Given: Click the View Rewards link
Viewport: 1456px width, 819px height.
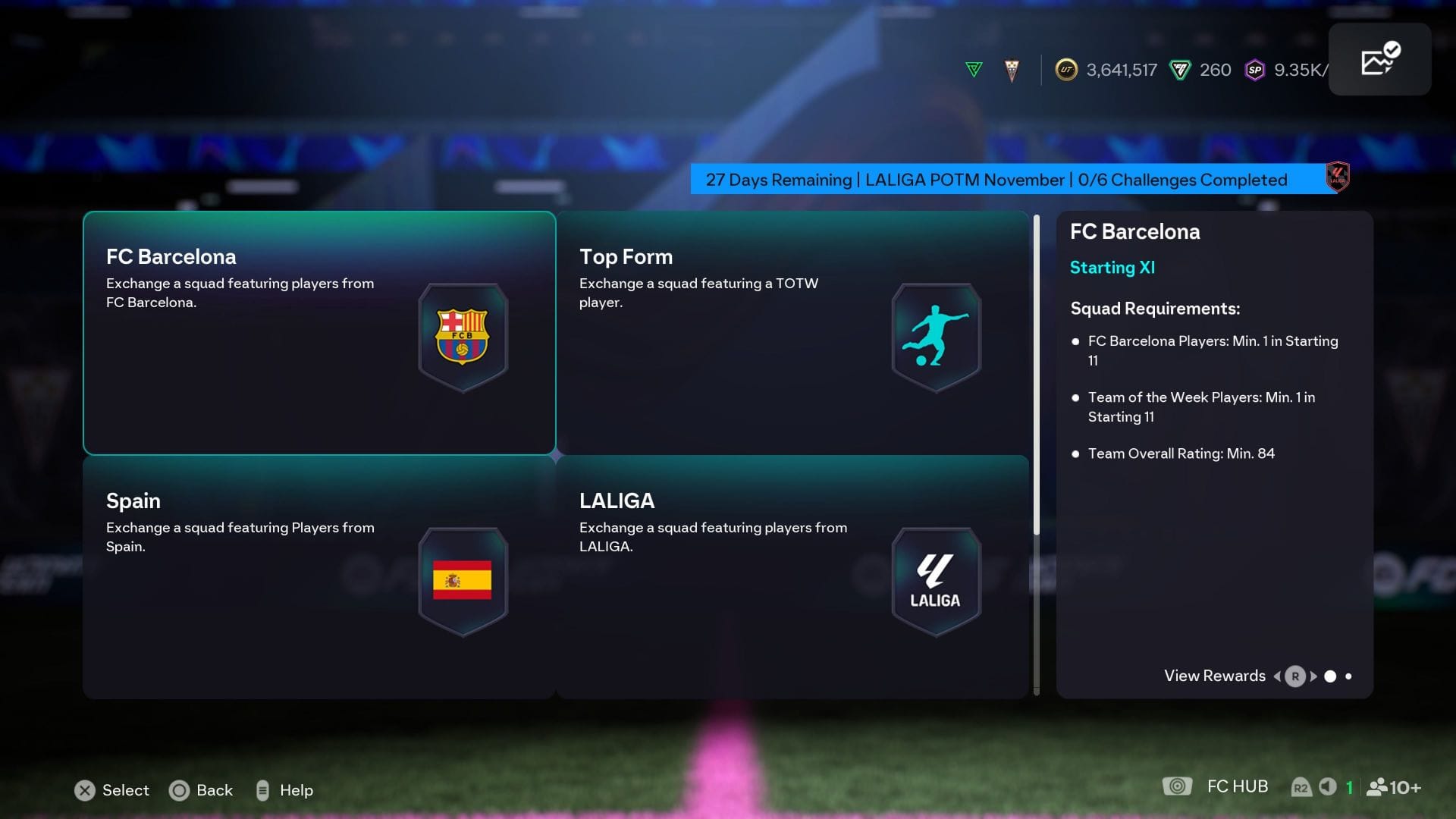Looking at the screenshot, I should (1213, 676).
